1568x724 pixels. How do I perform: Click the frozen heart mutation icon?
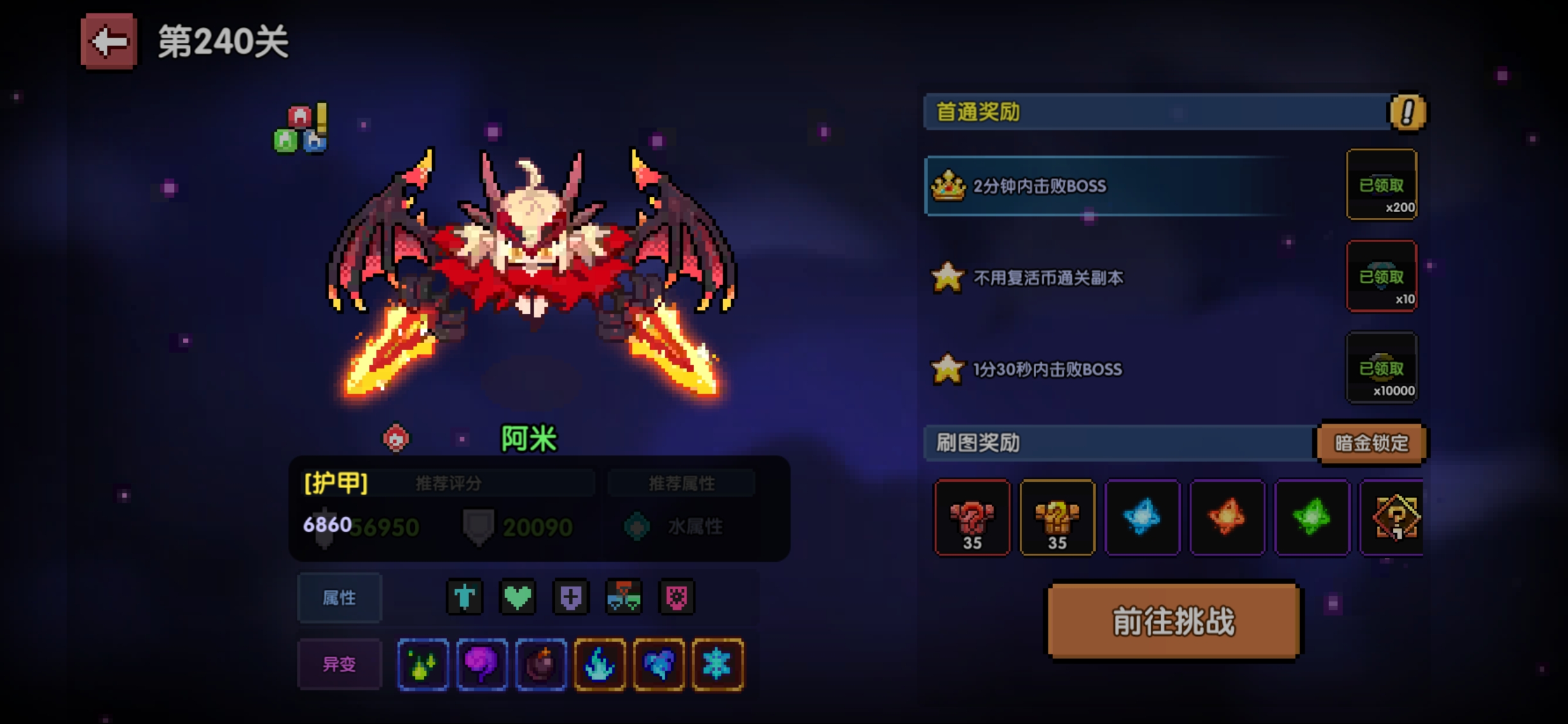(x=658, y=665)
